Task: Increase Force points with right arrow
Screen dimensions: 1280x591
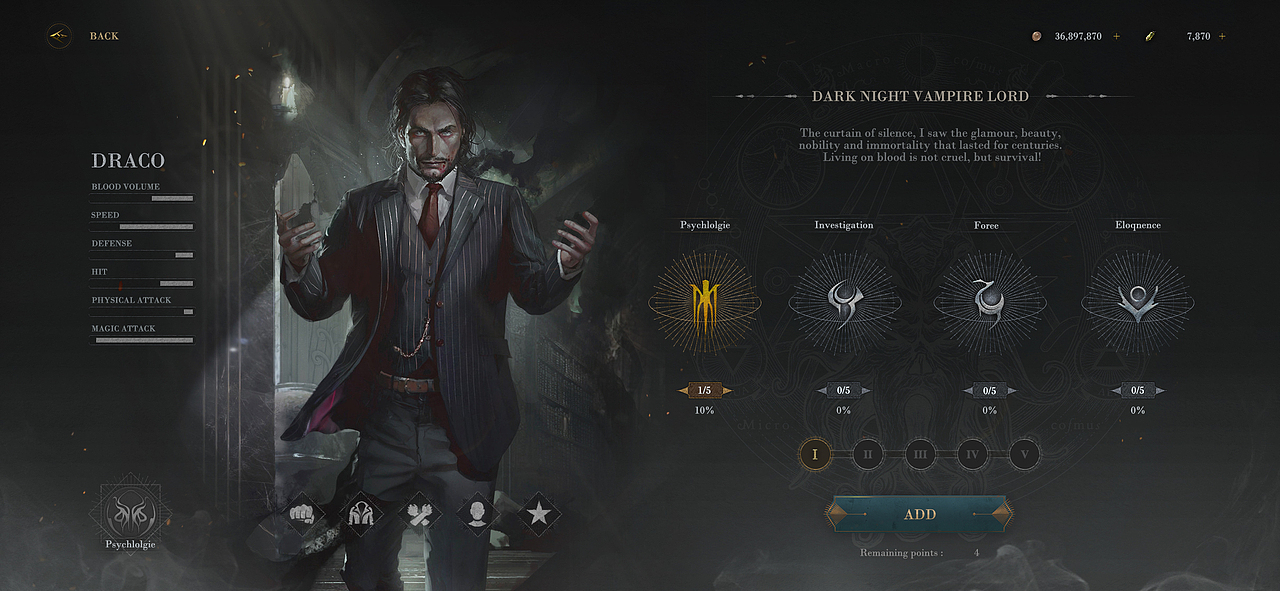Action: pos(1011,390)
